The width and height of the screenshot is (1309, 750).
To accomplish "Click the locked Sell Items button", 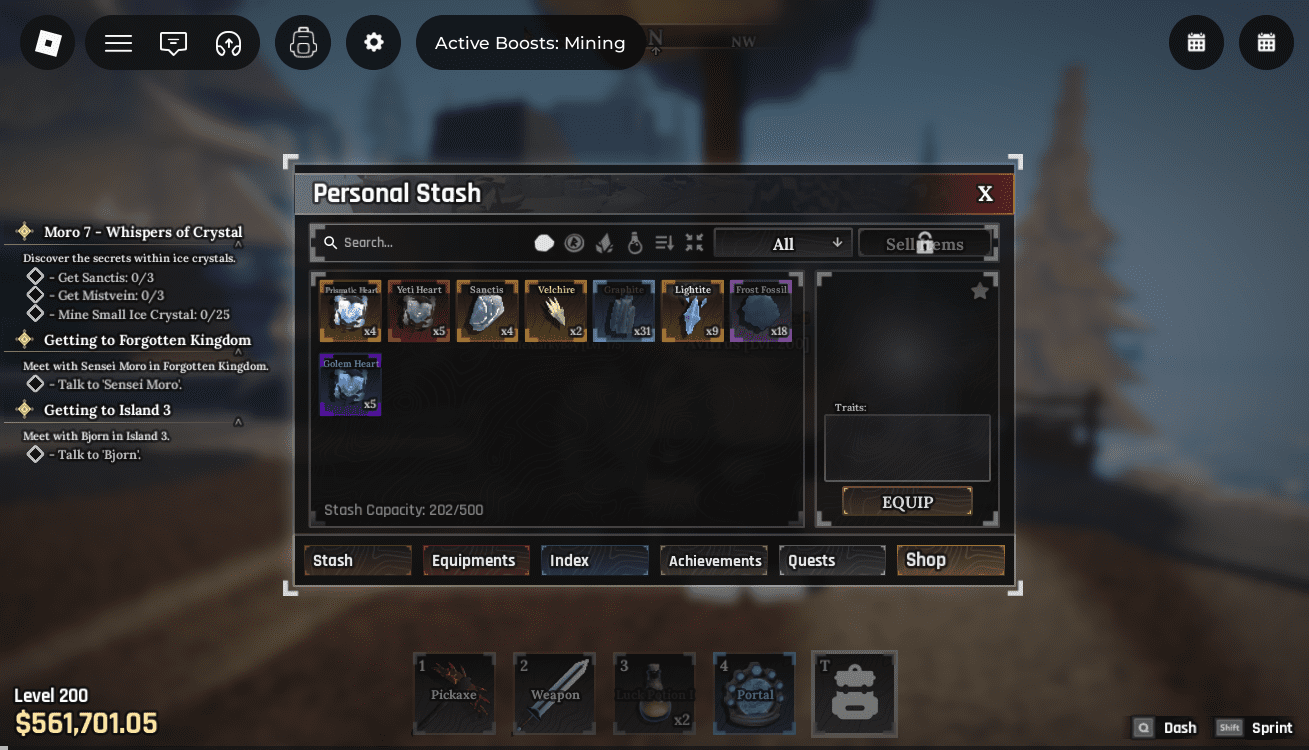I will tap(925, 242).
